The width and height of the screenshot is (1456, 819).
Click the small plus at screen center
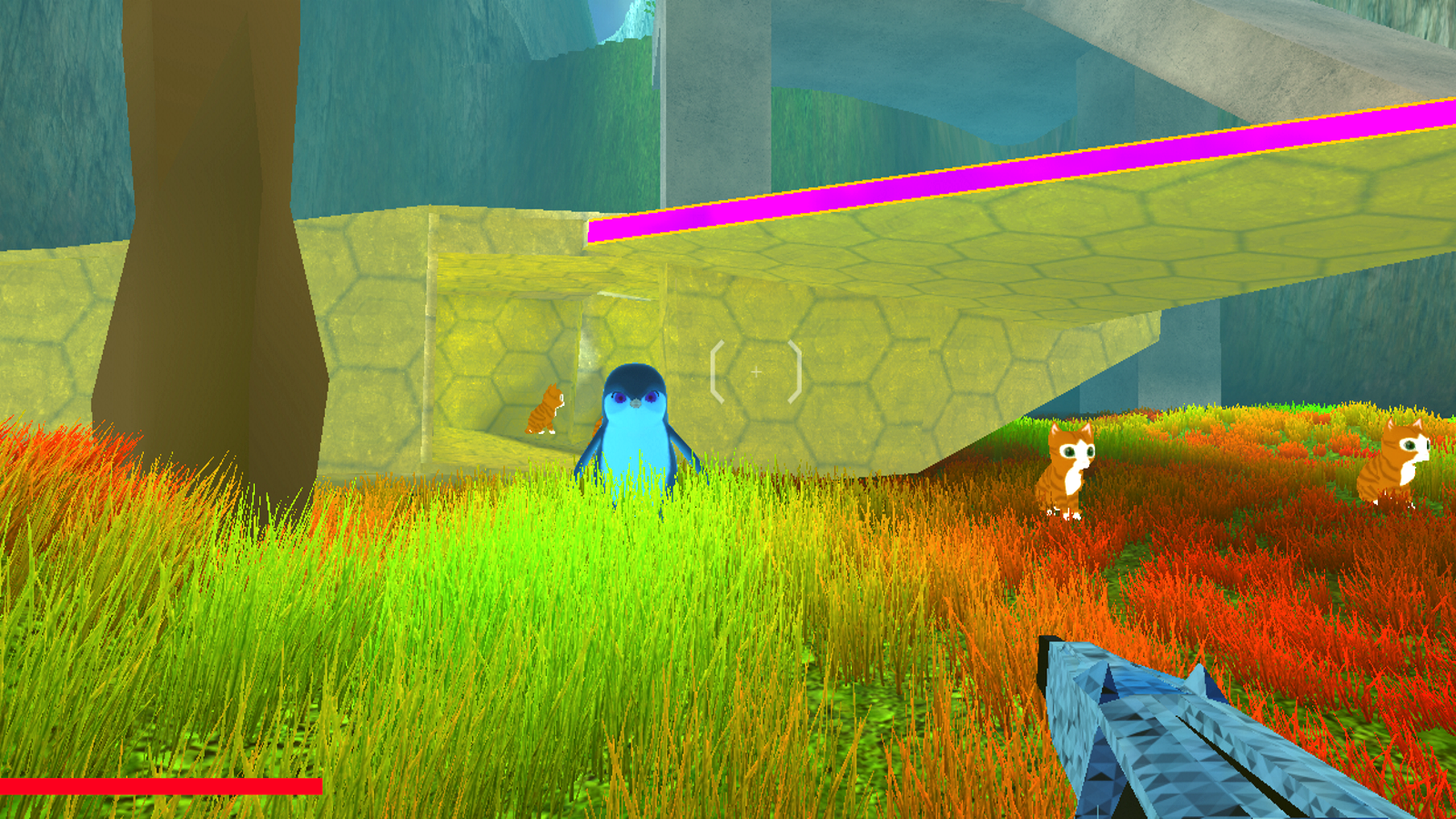click(x=757, y=370)
